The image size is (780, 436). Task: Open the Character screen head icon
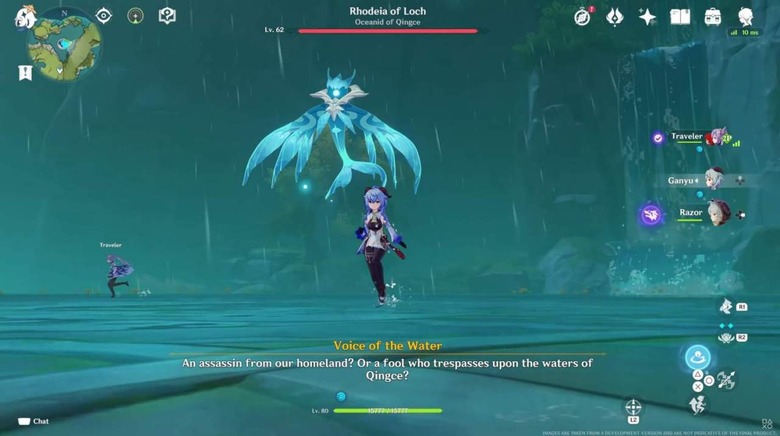[x=745, y=17]
